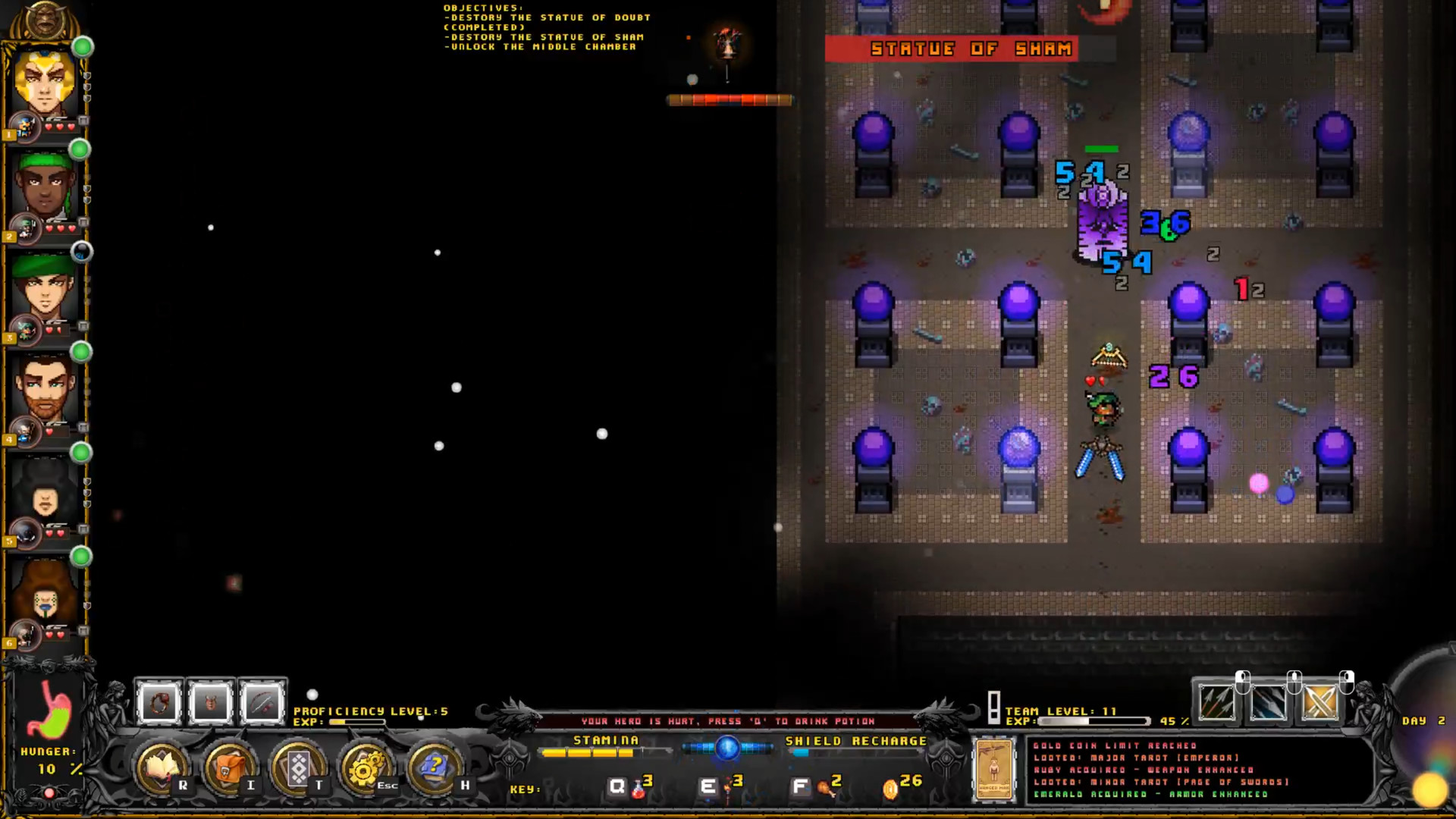The width and height of the screenshot is (1456, 819).
Task: Click the yellow stamina bar
Action: [588, 753]
